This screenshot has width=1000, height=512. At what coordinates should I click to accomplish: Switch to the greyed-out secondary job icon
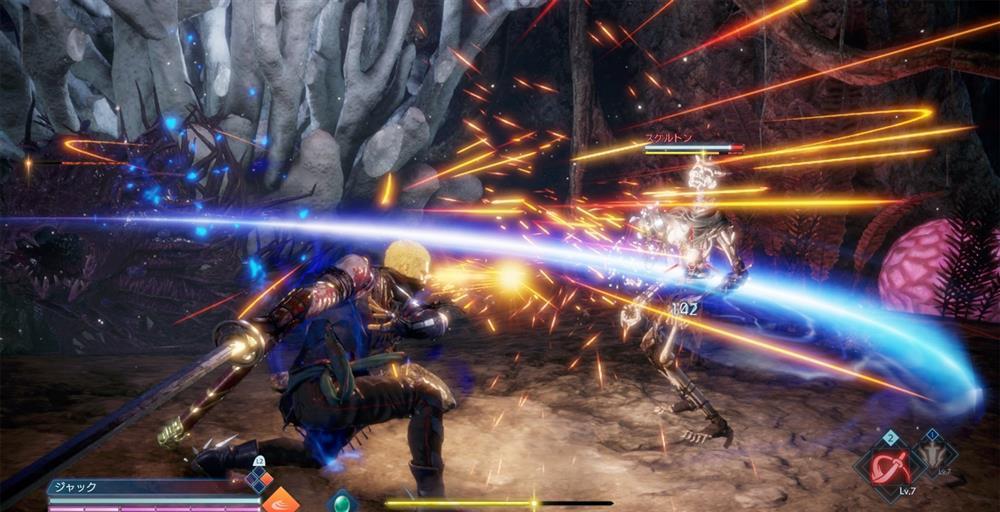tap(932, 455)
